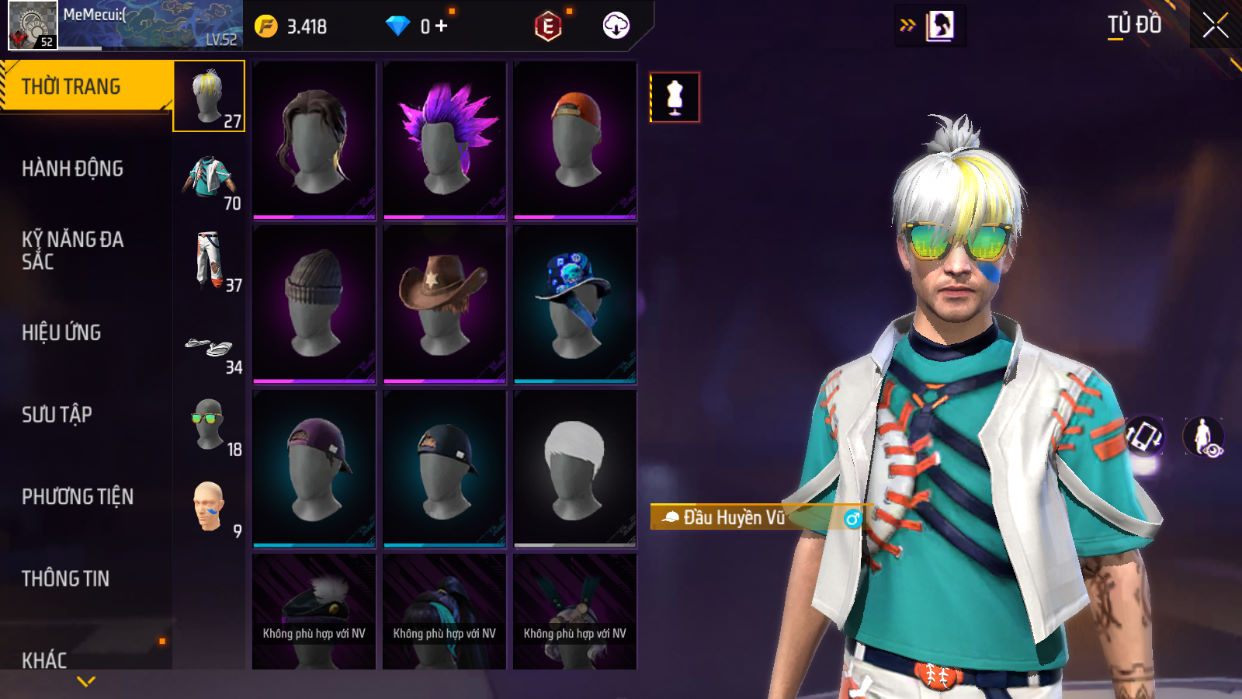Select the sandals footwear subcategory

(209, 345)
